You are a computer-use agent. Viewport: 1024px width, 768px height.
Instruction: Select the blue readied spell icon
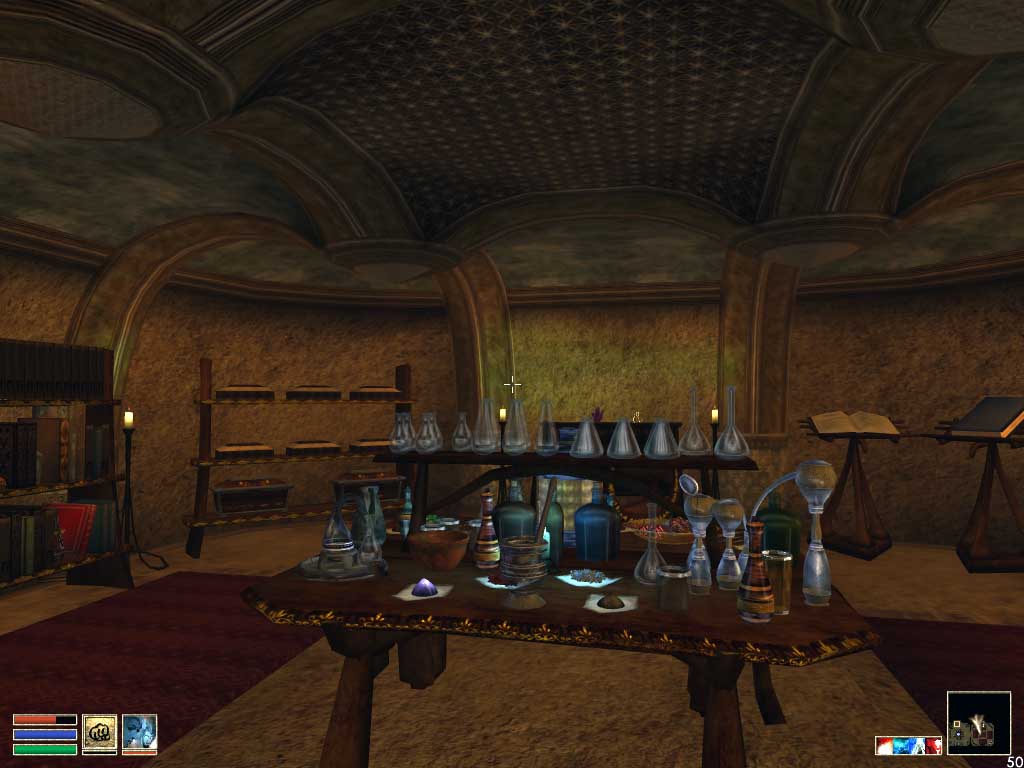(x=139, y=733)
